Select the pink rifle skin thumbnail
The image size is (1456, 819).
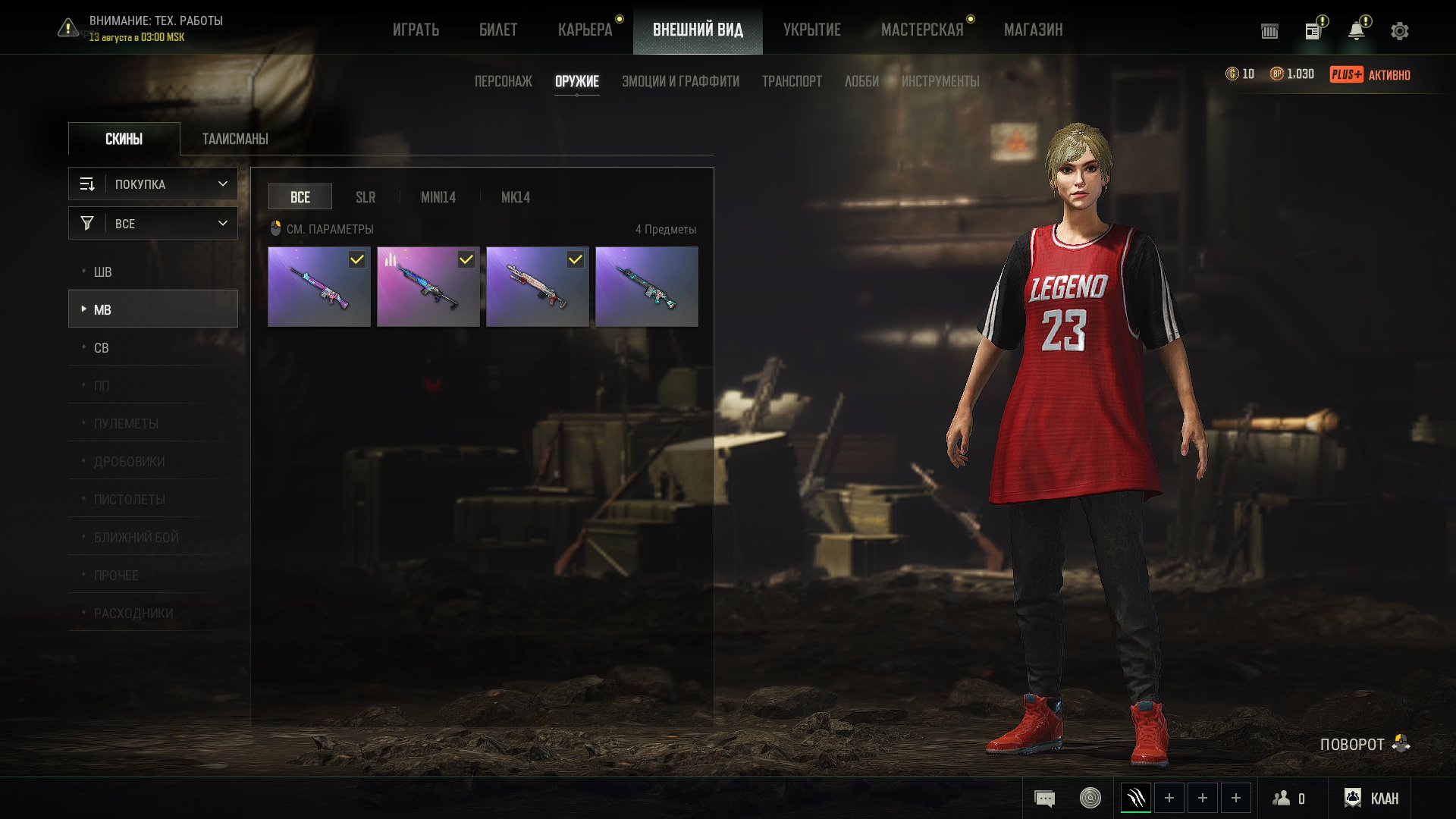pos(319,287)
